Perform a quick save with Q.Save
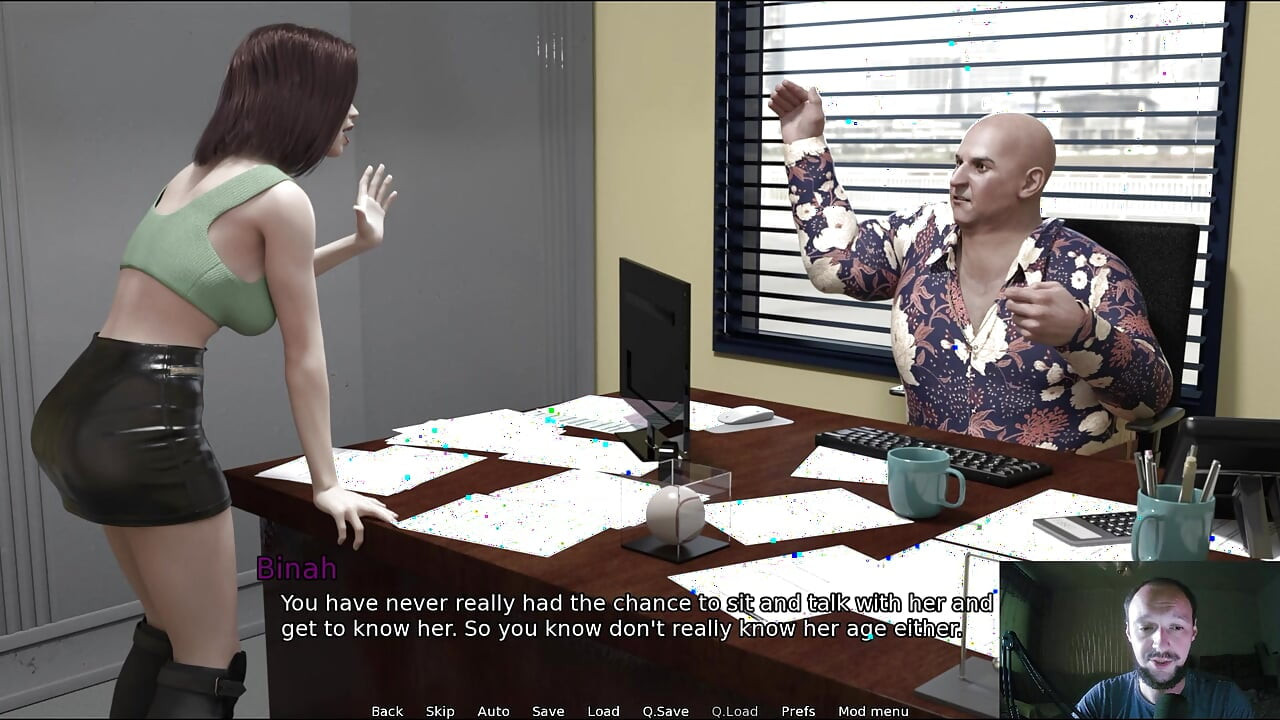The image size is (1280, 720). point(665,711)
